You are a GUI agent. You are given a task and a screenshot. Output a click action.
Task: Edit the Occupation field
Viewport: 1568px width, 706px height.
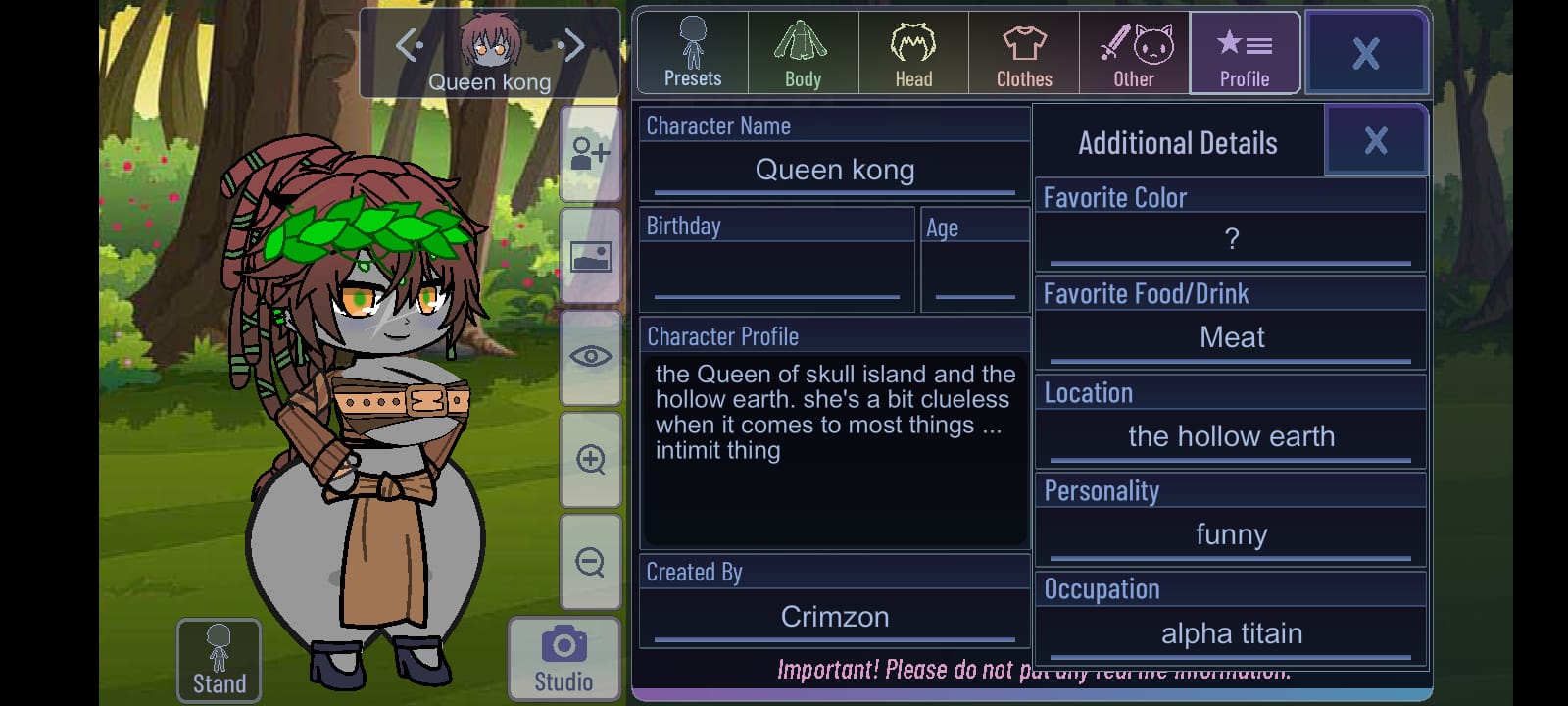(x=1231, y=633)
